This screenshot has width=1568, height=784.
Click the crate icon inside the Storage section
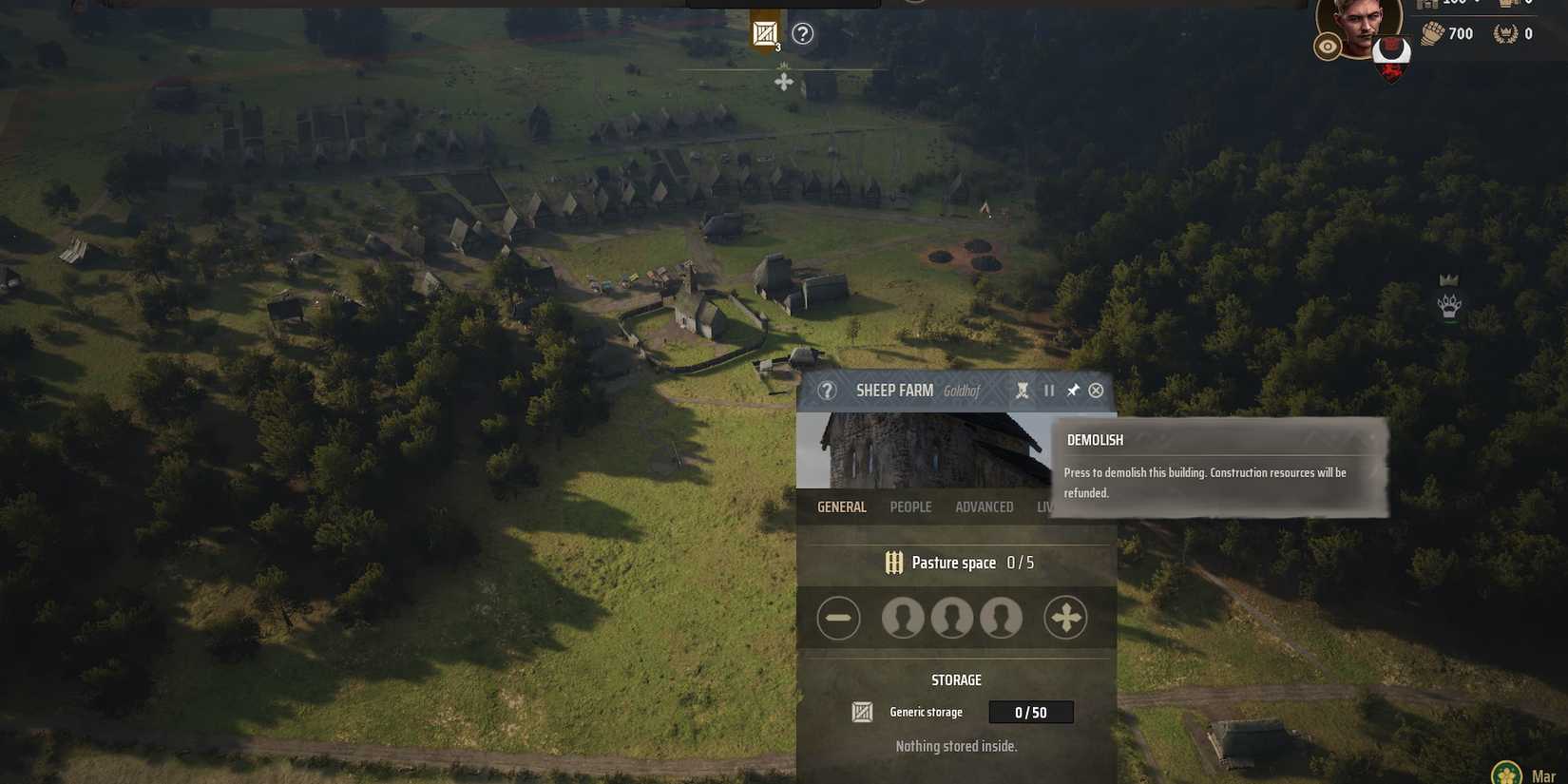point(861,711)
